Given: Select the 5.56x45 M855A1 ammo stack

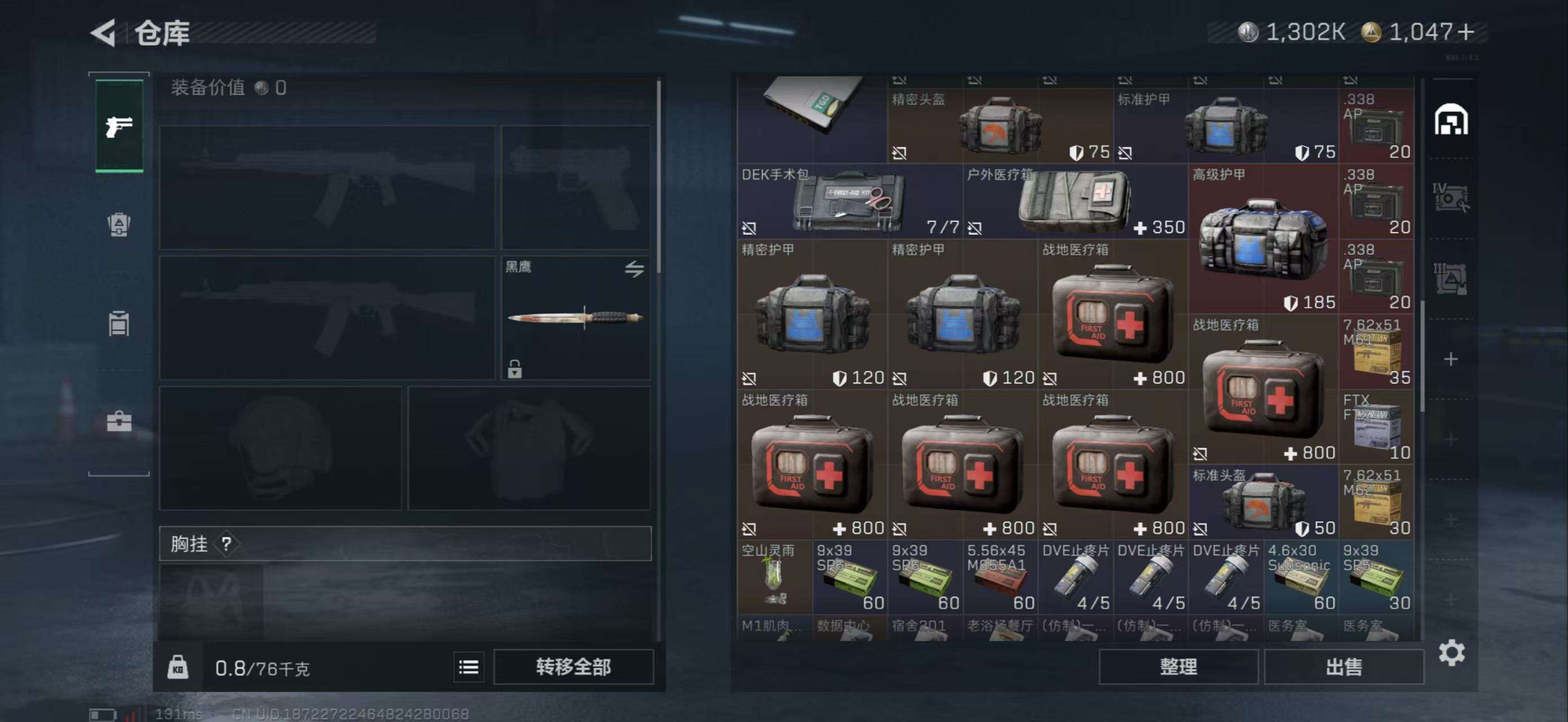Looking at the screenshot, I should point(1000,577).
